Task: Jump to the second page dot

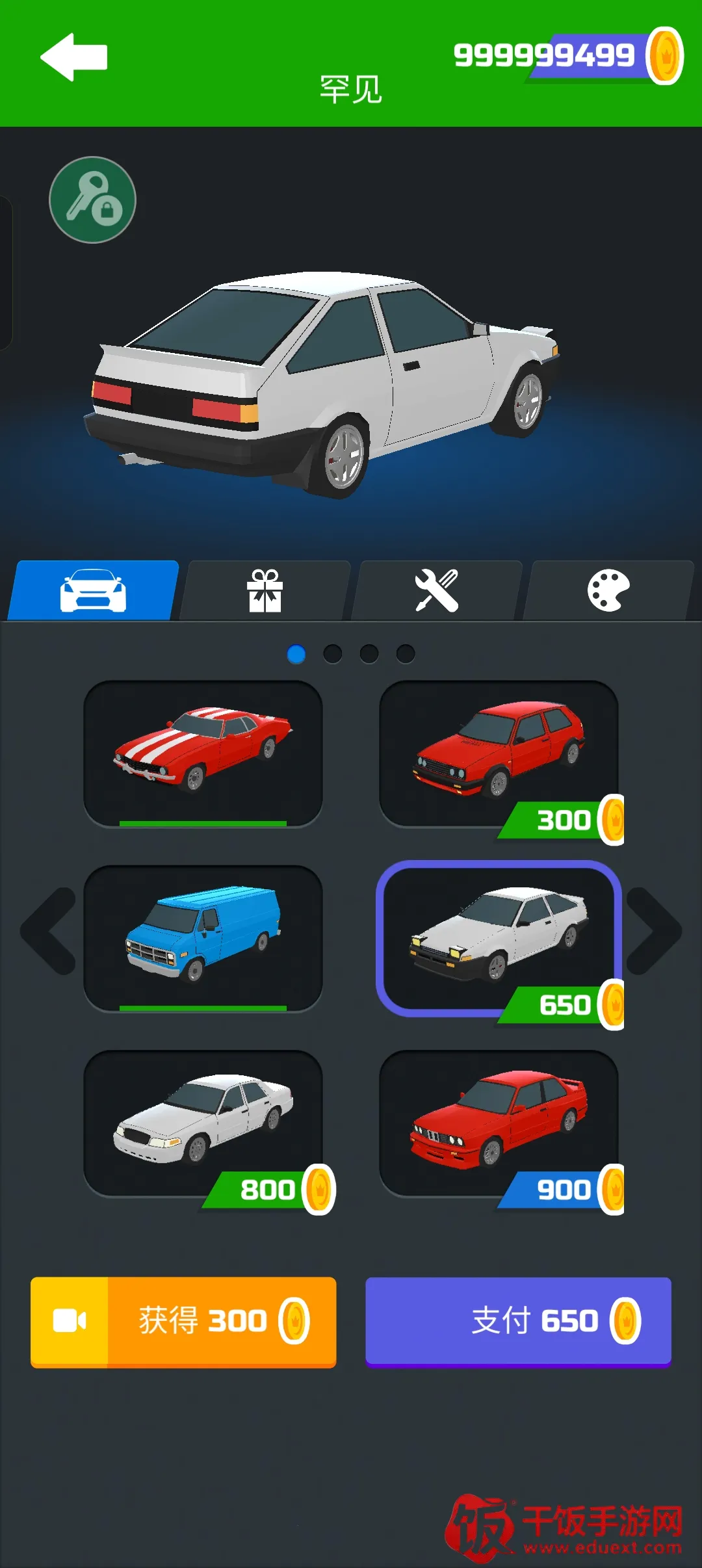Action: 333,654
